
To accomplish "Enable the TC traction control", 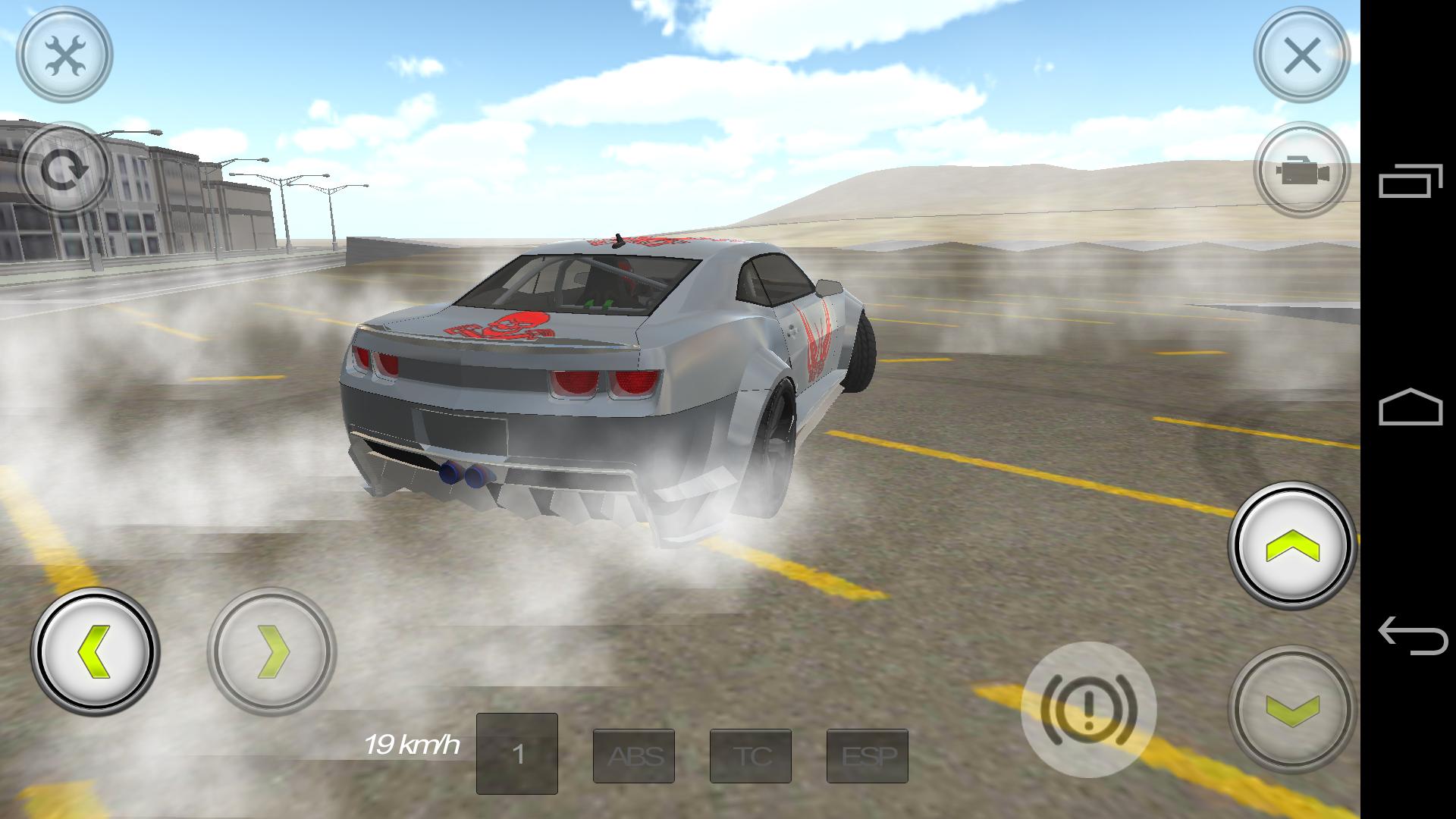I will pos(751,757).
